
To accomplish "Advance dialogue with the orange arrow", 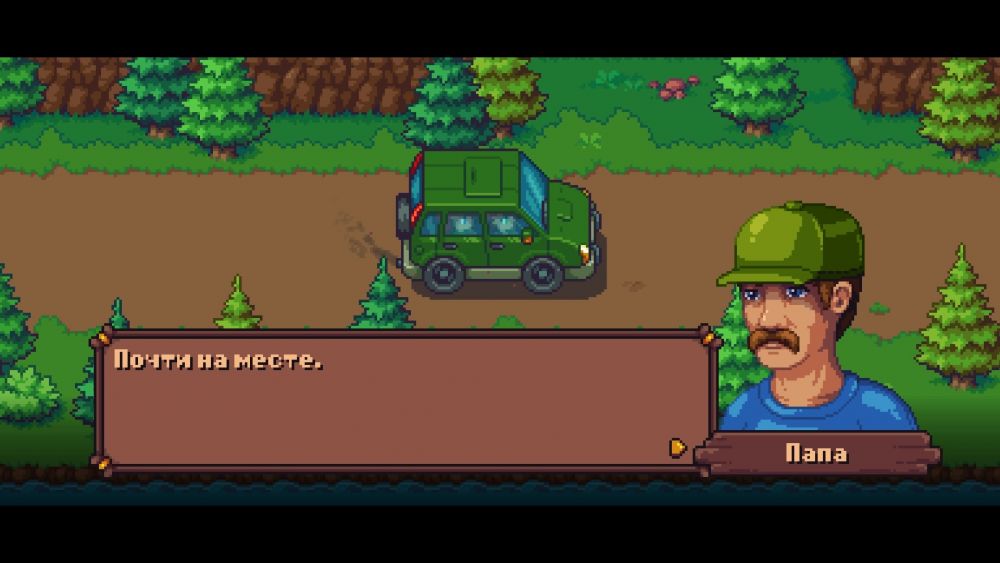I will point(678,447).
